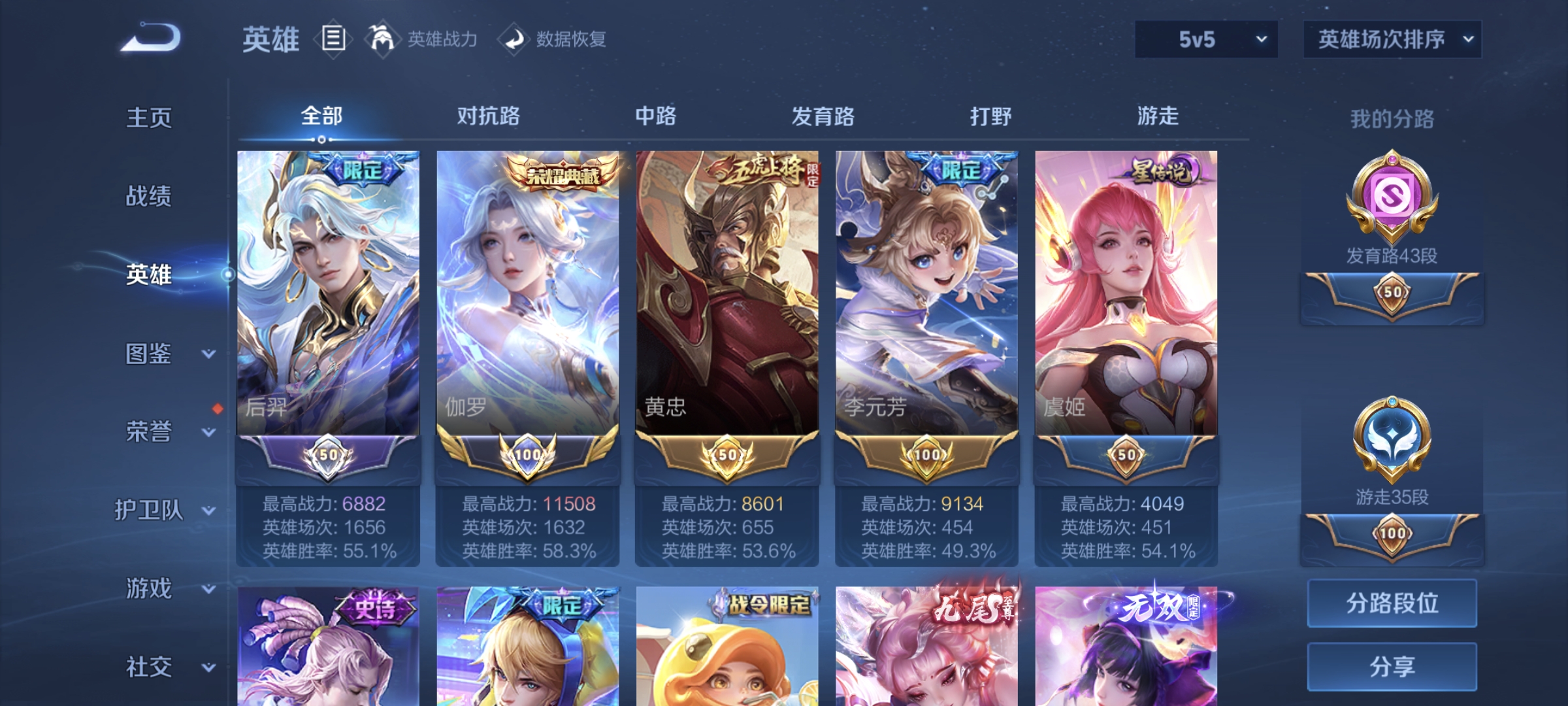1568x706 pixels.
Task: Open the hero handbook icon beside 英雄 title
Action: click(333, 39)
